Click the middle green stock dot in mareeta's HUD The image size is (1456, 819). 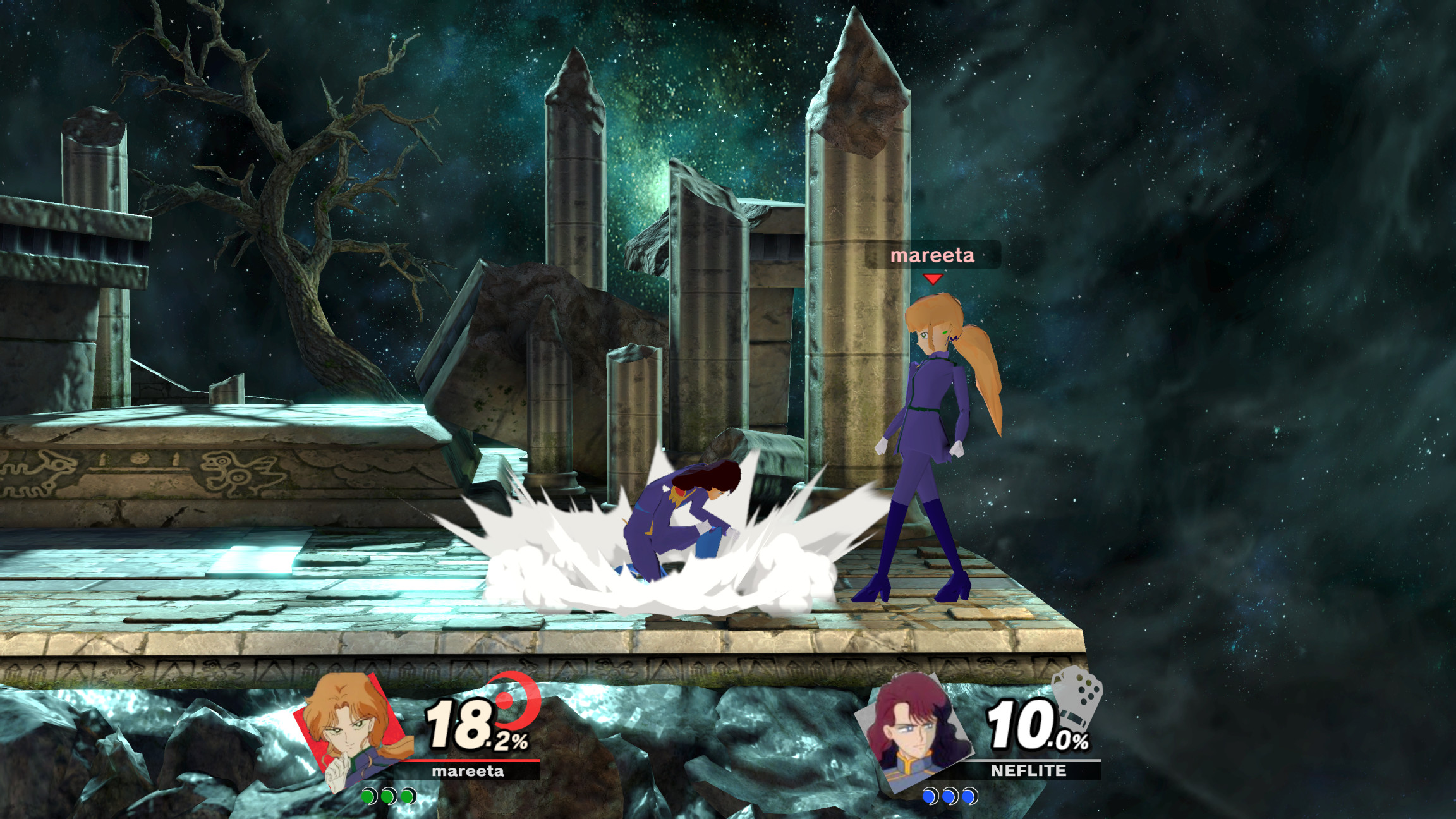pos(389,798)
